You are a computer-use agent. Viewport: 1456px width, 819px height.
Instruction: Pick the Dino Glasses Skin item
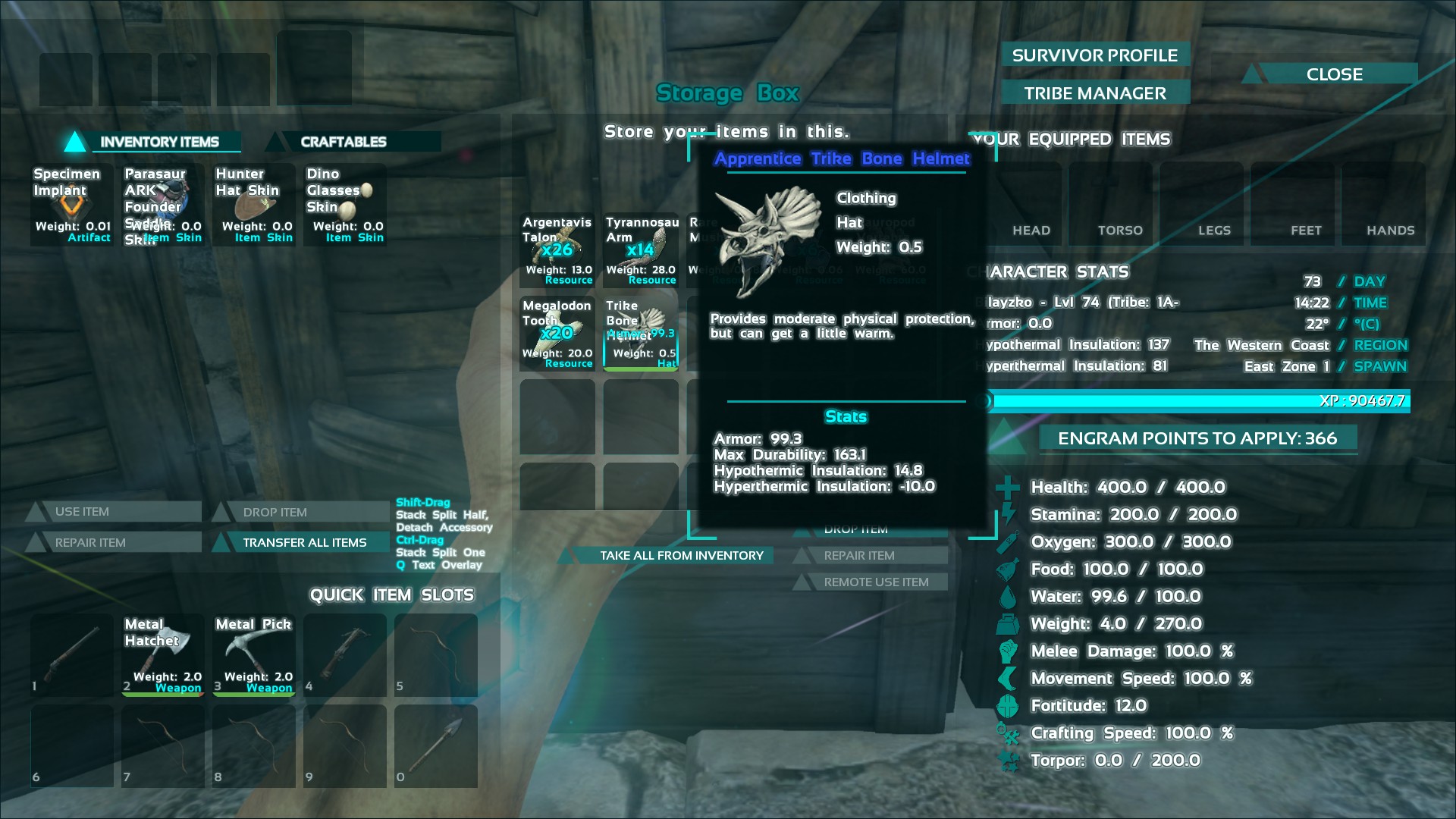345,205
